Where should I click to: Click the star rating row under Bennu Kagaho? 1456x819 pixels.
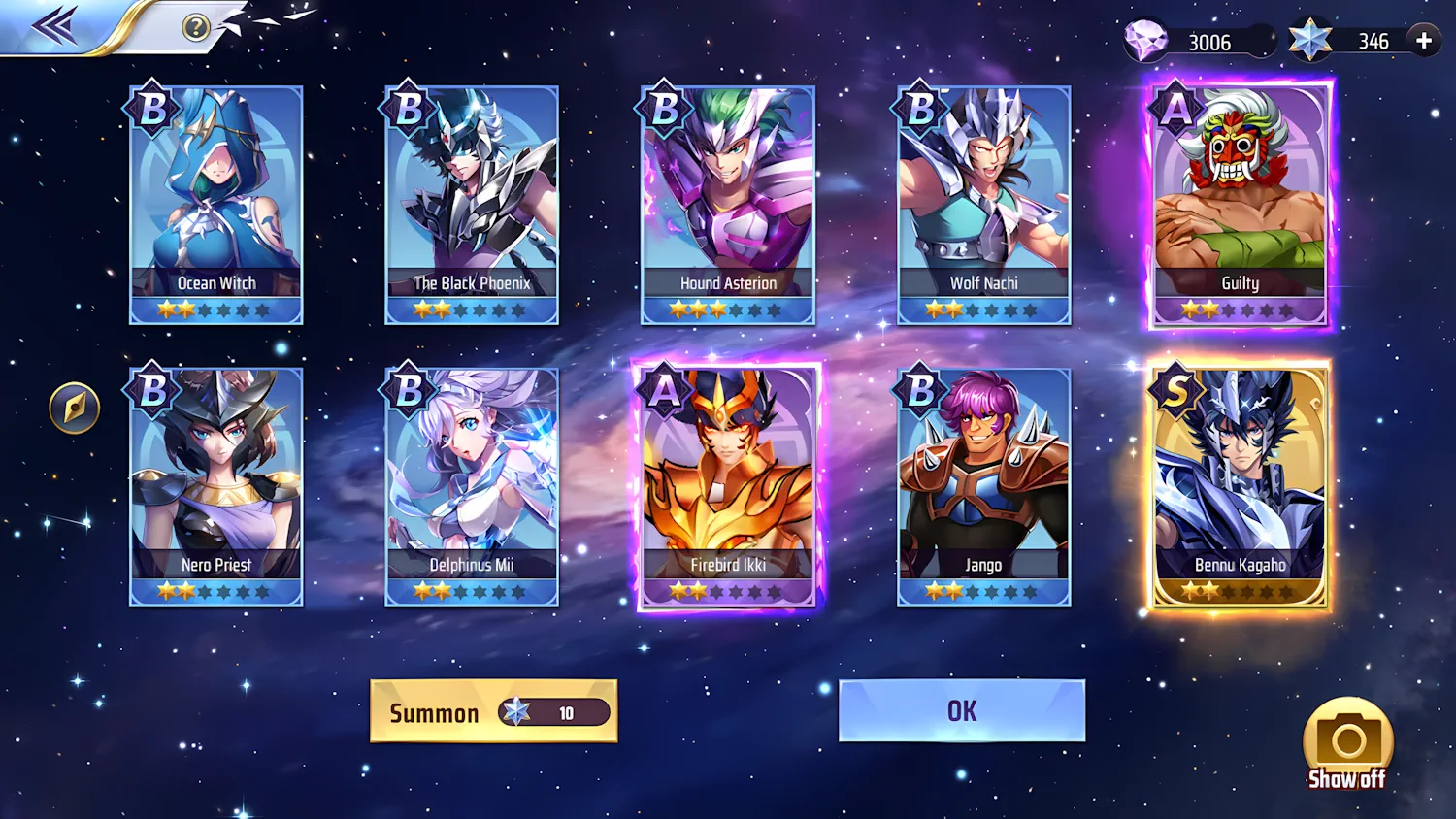[x=1240, y=592]
